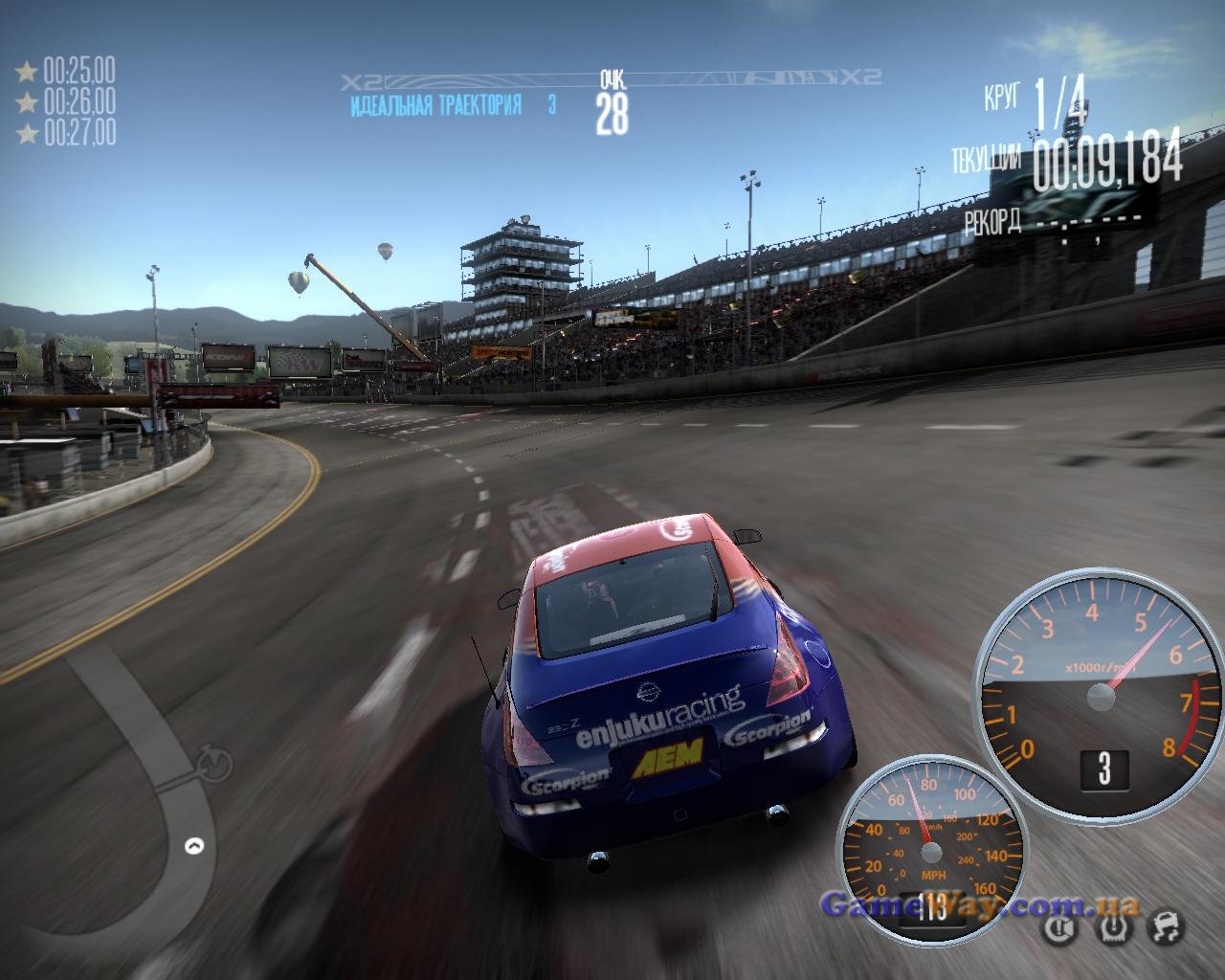Select the tire pressure warning icon

point(1112,926)
